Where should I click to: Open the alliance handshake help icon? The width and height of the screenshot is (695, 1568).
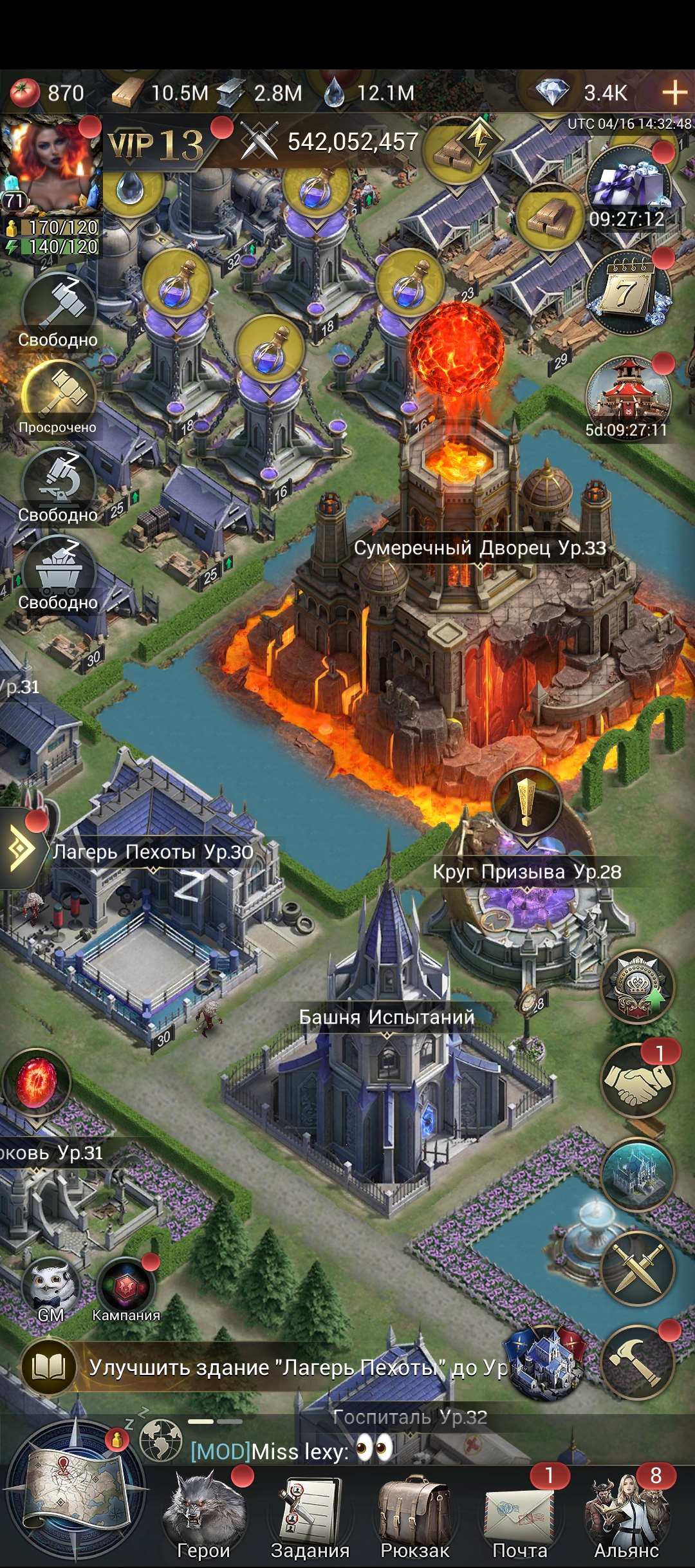coord(637,1080)
